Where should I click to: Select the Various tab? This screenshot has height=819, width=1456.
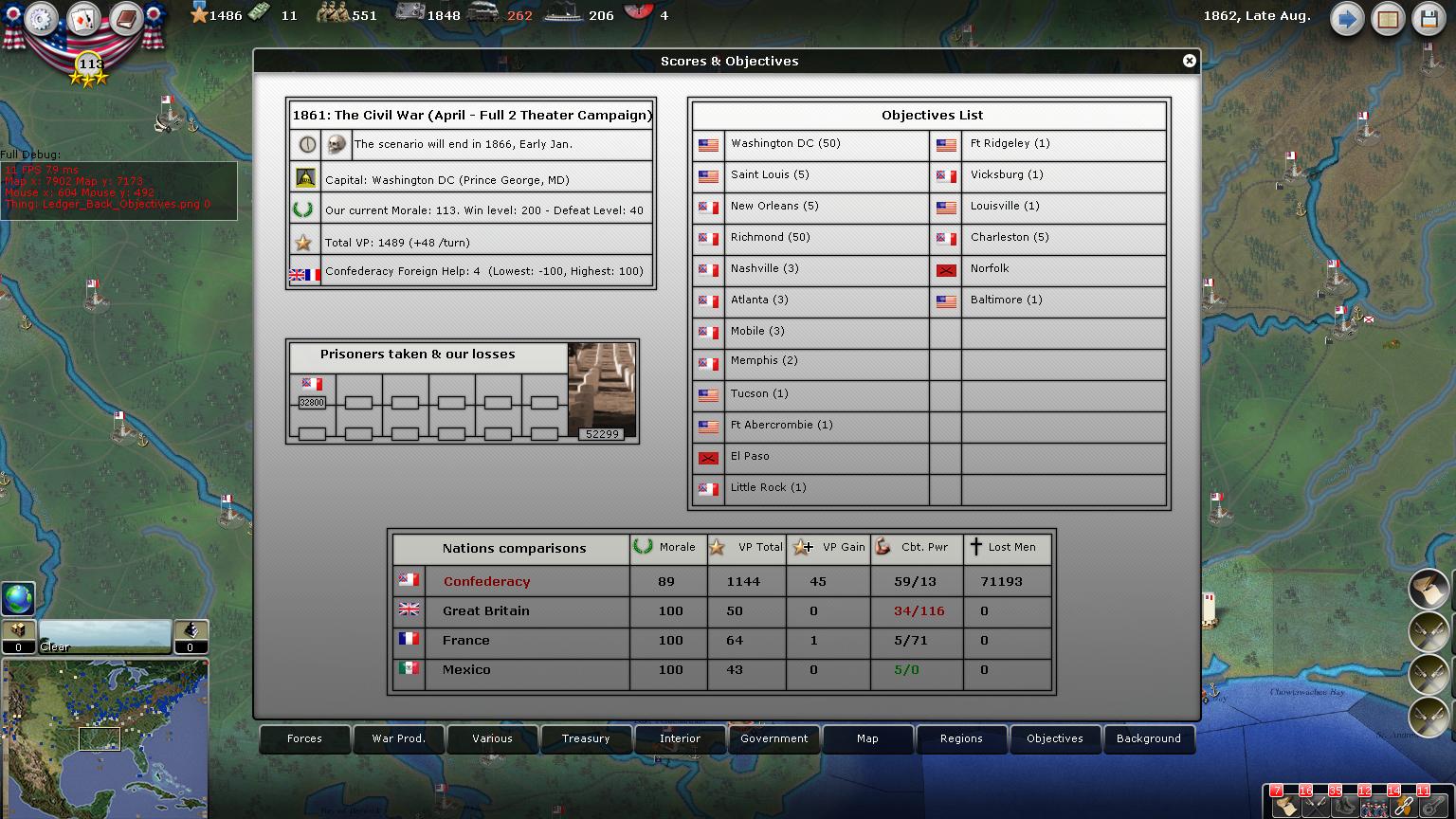pos(492,738)
